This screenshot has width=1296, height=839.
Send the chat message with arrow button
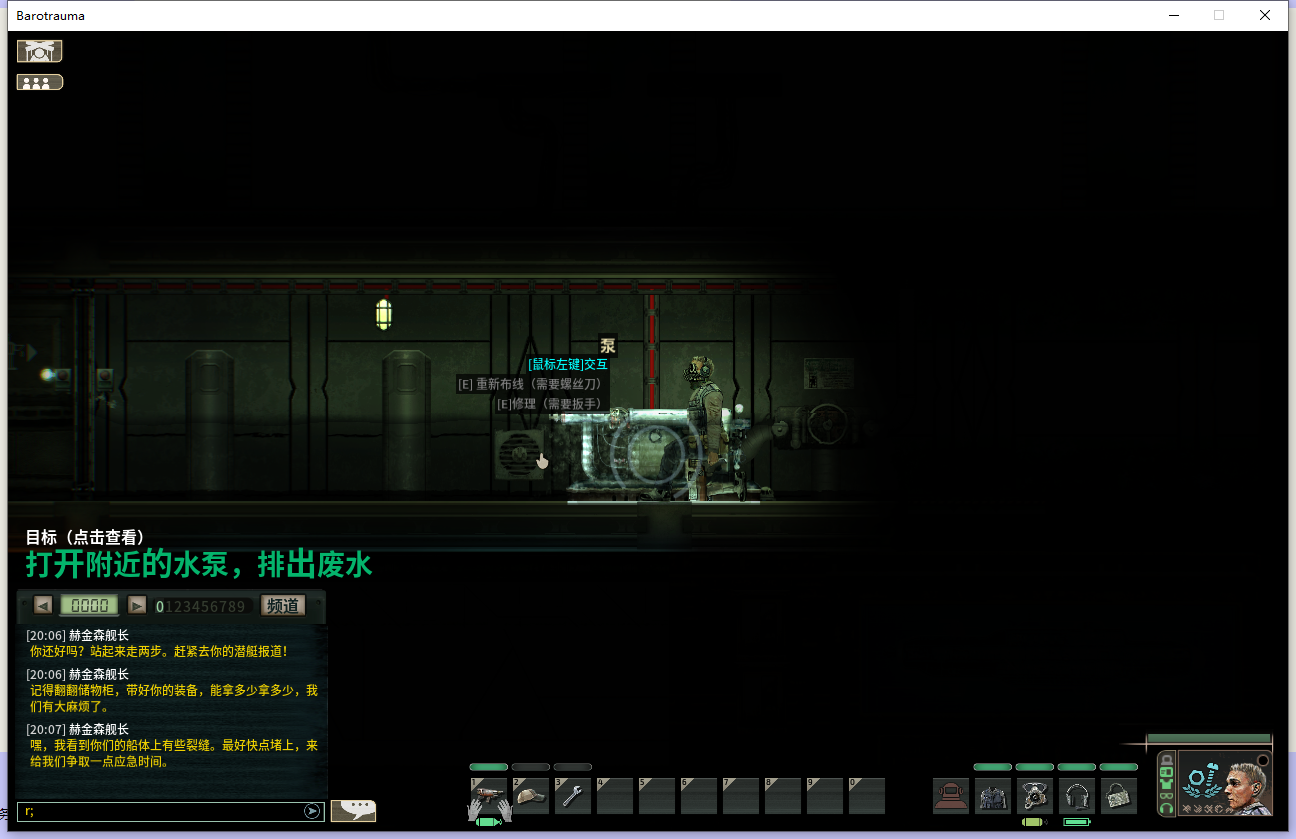pyautogui.click(x=313, y=811)
